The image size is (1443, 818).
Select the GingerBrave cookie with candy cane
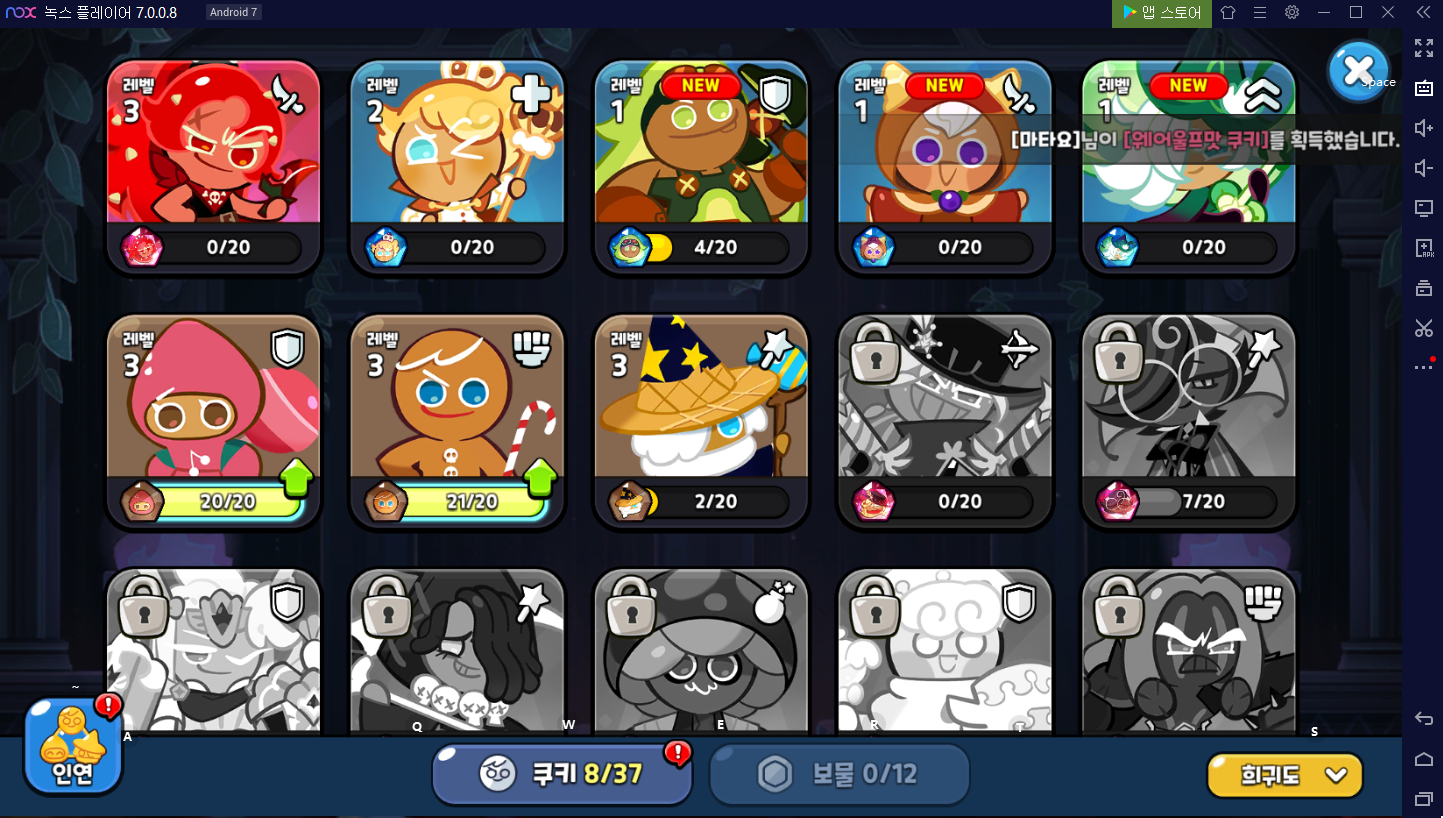pos(457,420)
